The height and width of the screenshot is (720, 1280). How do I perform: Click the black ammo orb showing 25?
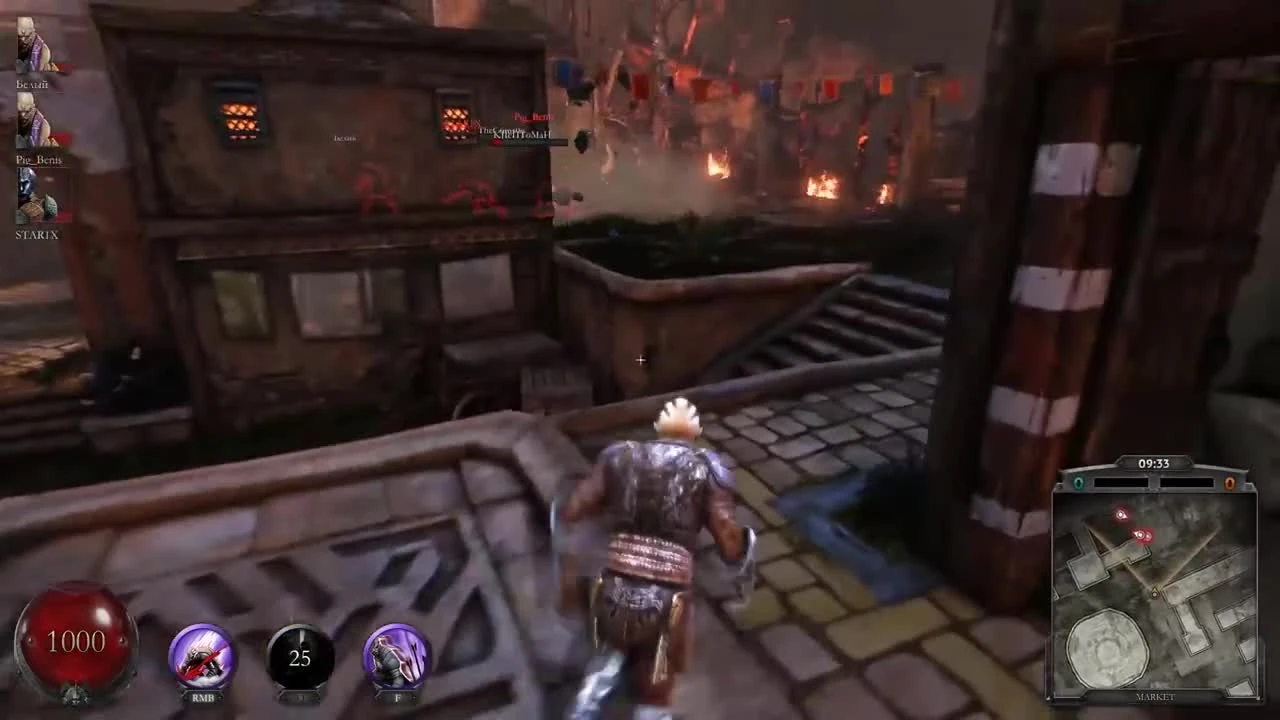click(300, 657)
